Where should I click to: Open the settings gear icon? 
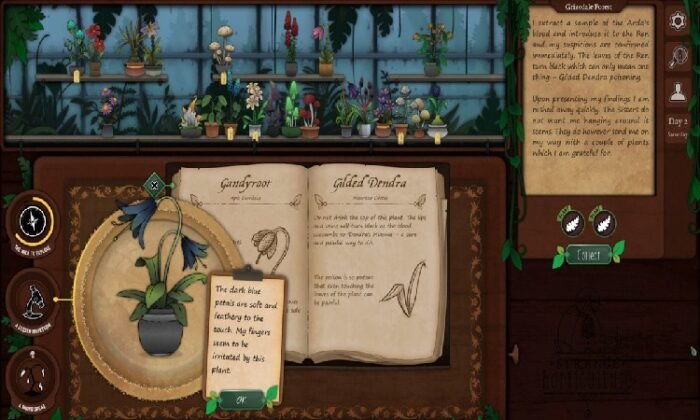(677, 20)
